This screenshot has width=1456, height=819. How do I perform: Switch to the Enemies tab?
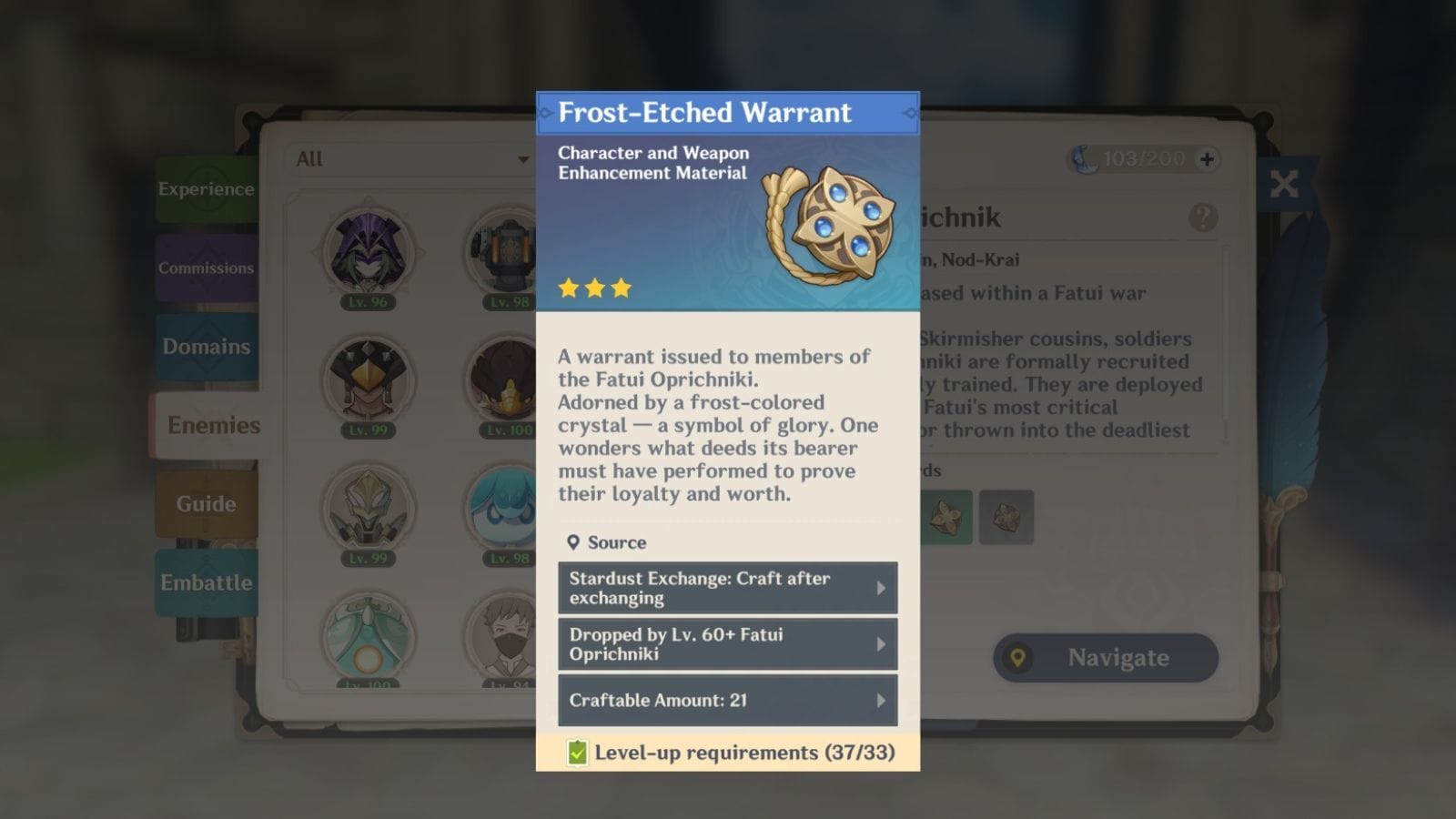click(x=213, y=425)
